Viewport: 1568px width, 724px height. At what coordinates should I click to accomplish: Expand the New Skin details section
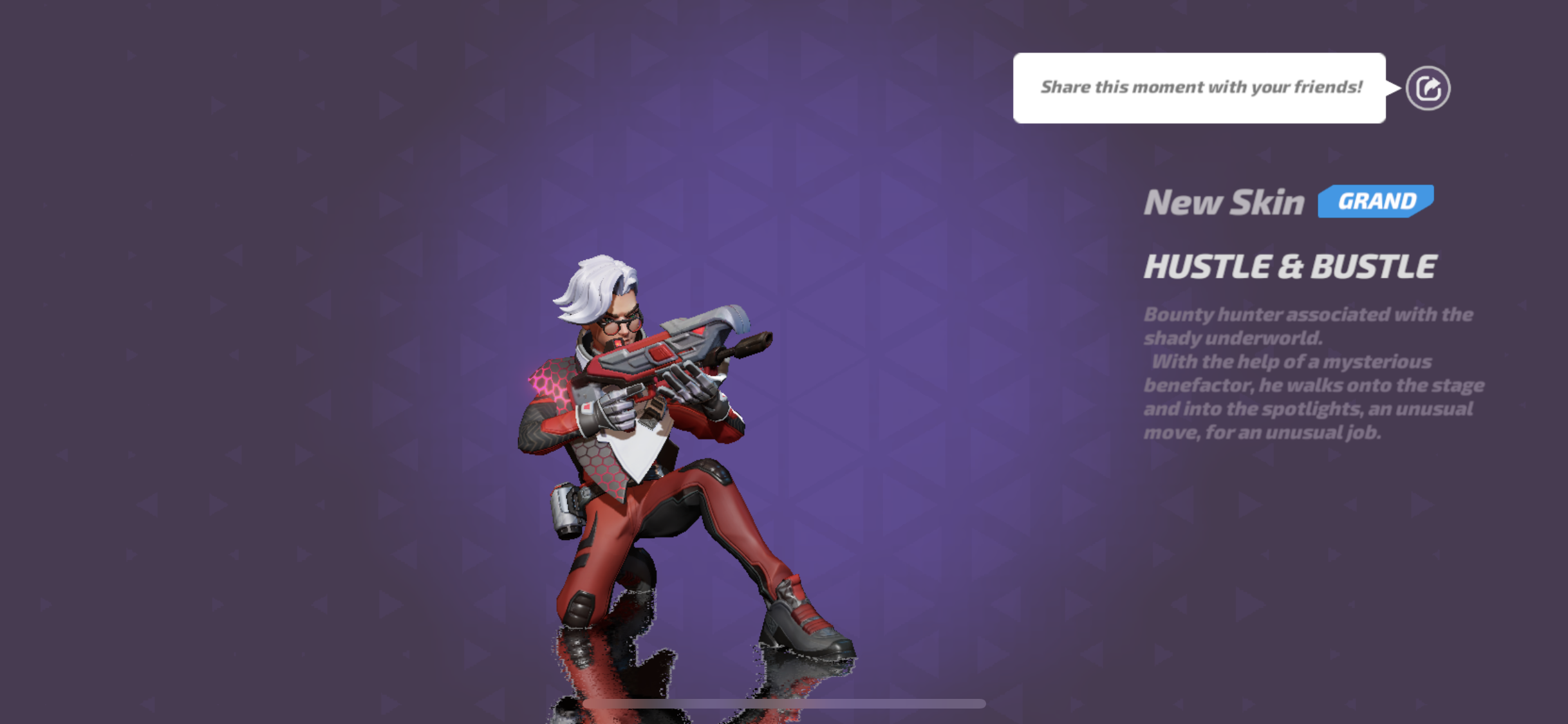point(1224,202)
